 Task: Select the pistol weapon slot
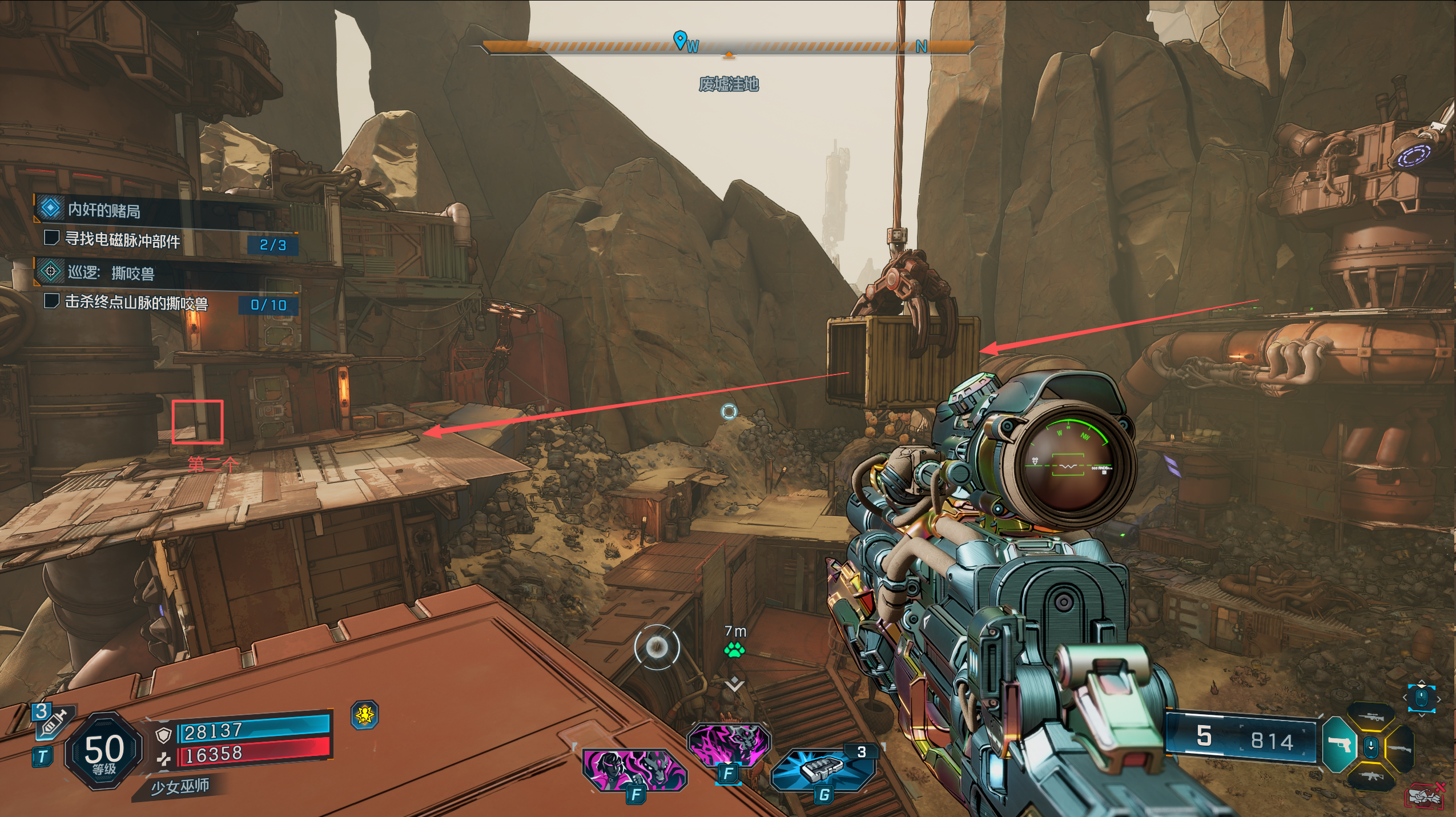[x=1338, y=745]
